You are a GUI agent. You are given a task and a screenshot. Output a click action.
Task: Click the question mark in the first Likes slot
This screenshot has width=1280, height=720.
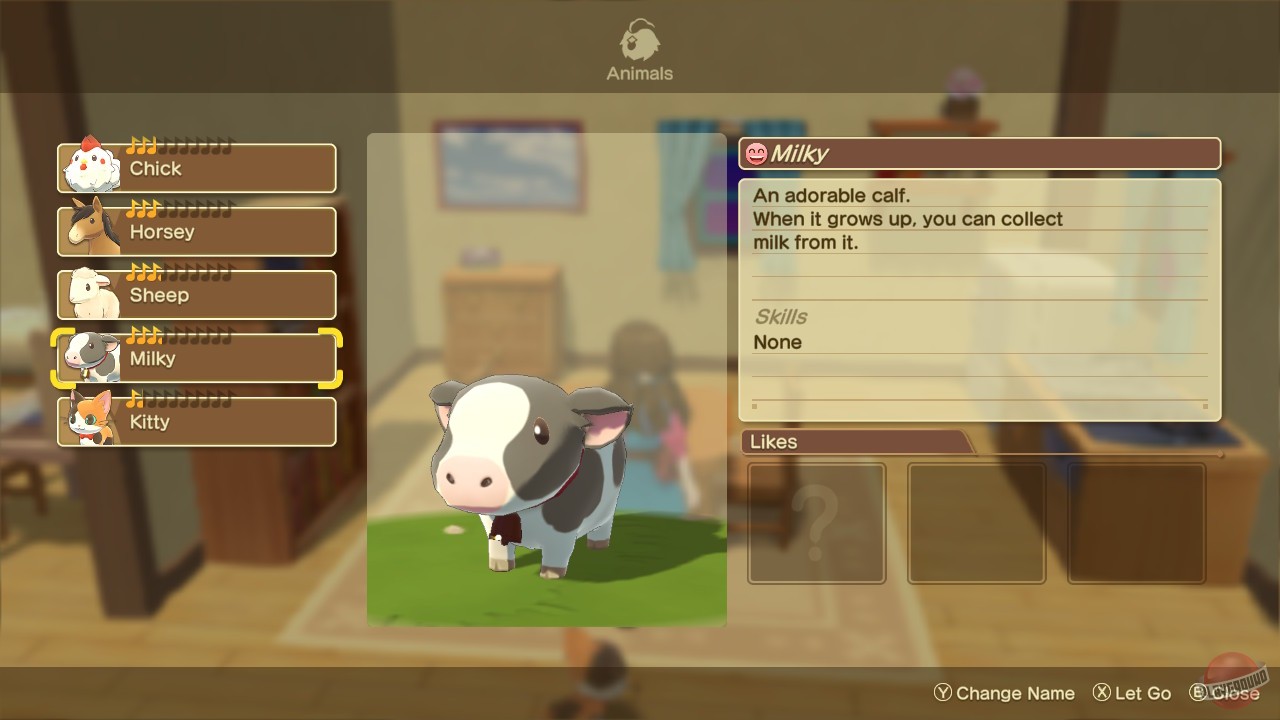coord(816,522)
